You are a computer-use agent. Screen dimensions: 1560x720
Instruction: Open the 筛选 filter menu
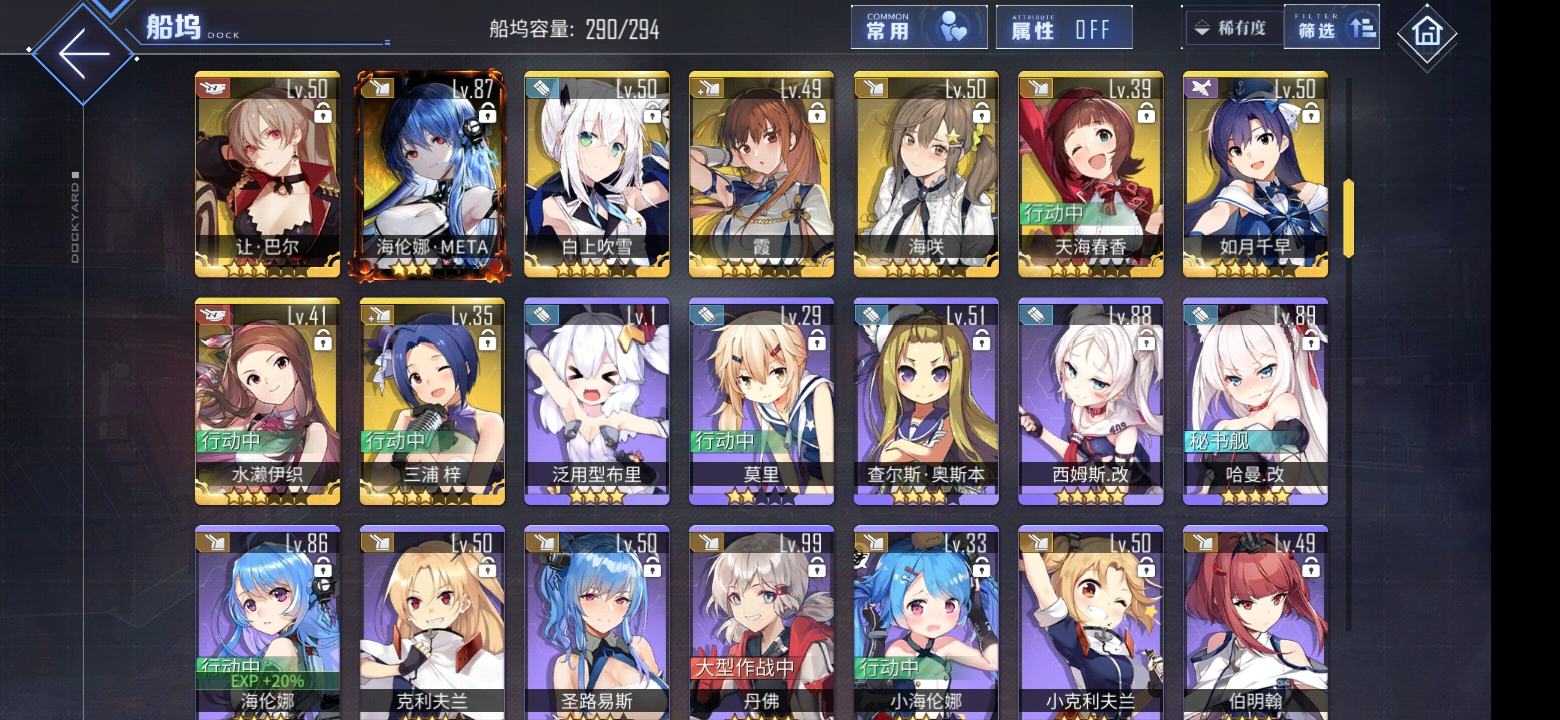tap(1332, 28)
